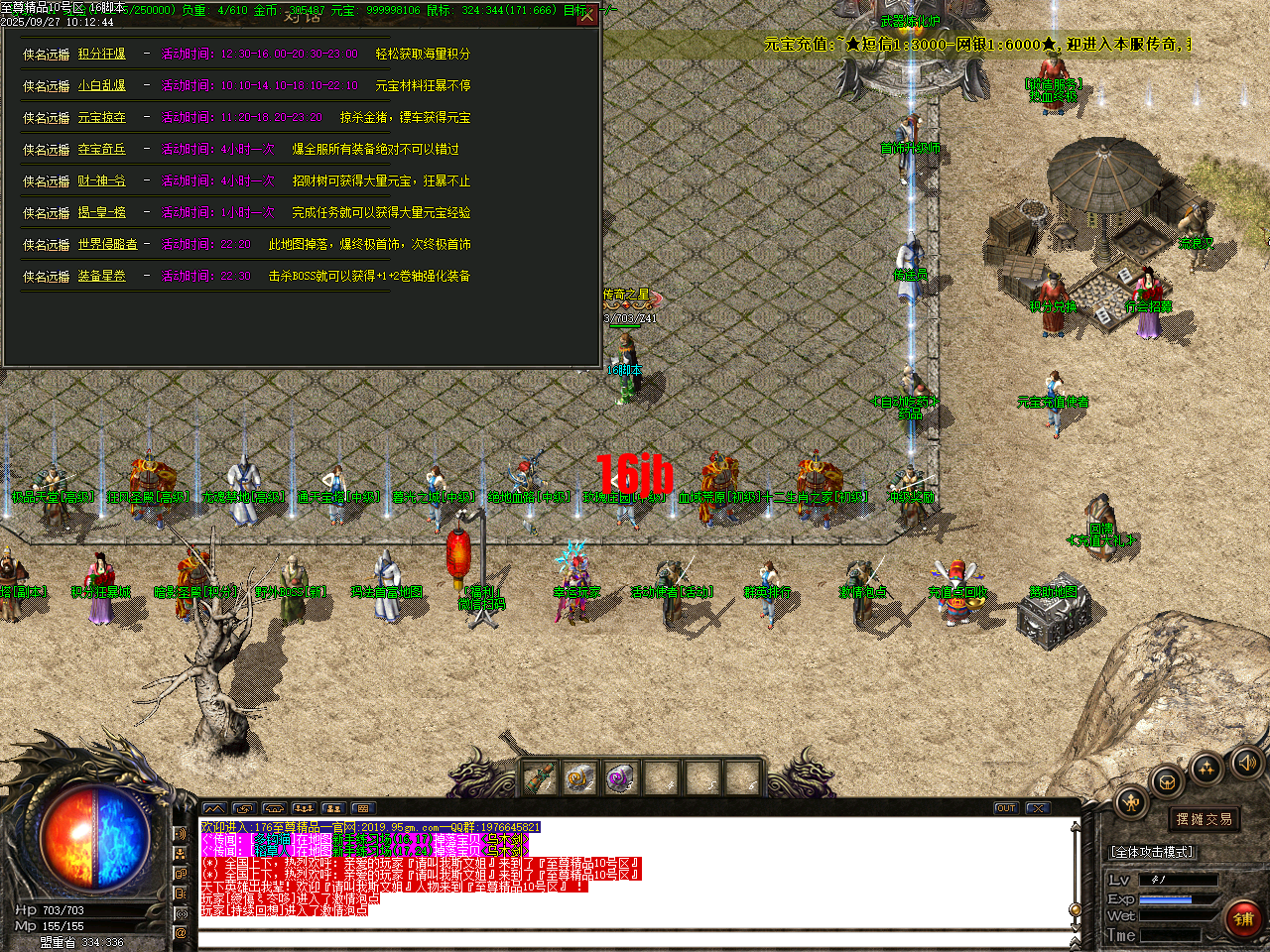Toggle the whisper chat icon left of chat log
This screenshot has height=952, width=1270.
click(x=181, y=892)
